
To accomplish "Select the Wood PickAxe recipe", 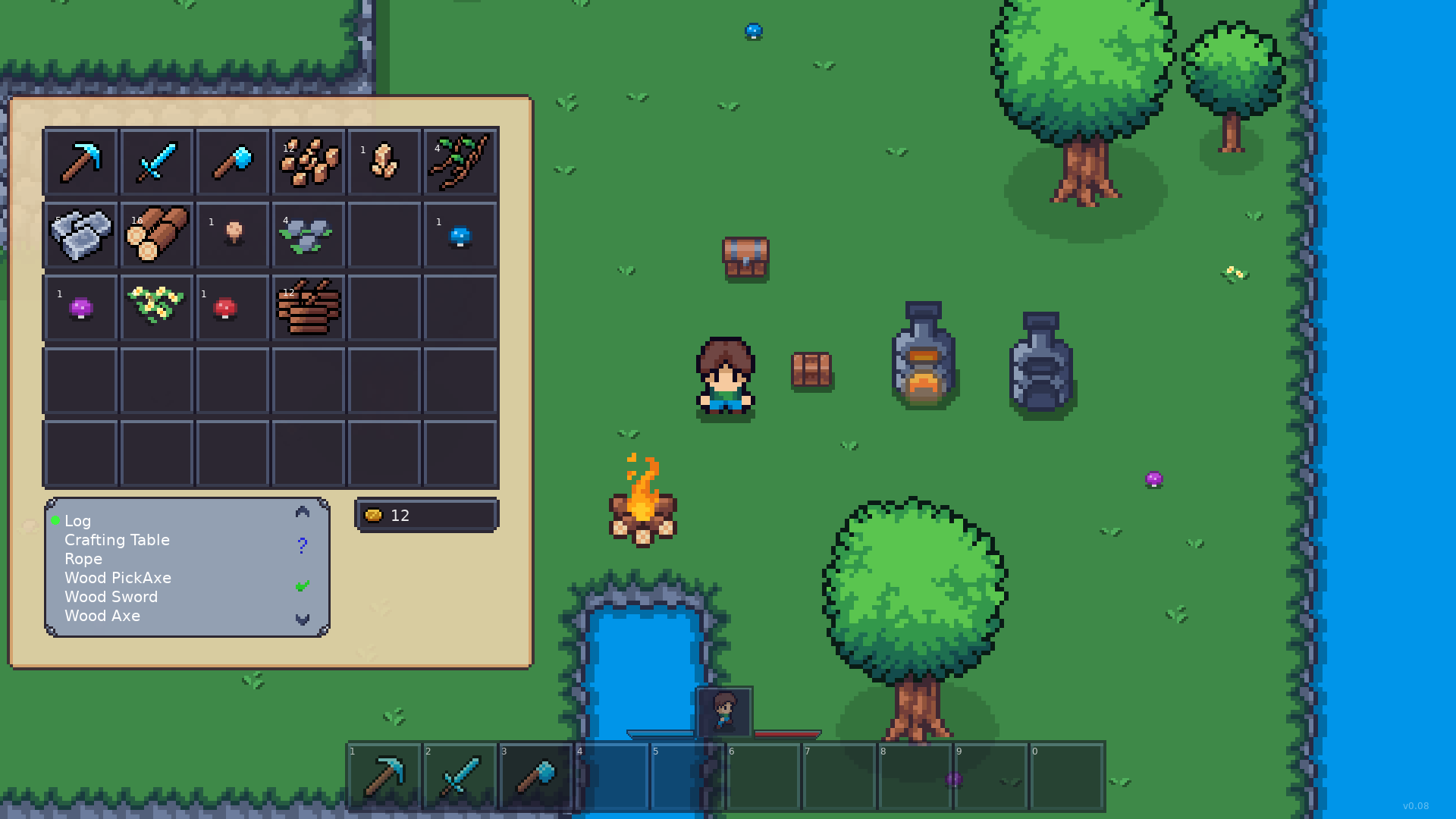I will click(118, 578).
